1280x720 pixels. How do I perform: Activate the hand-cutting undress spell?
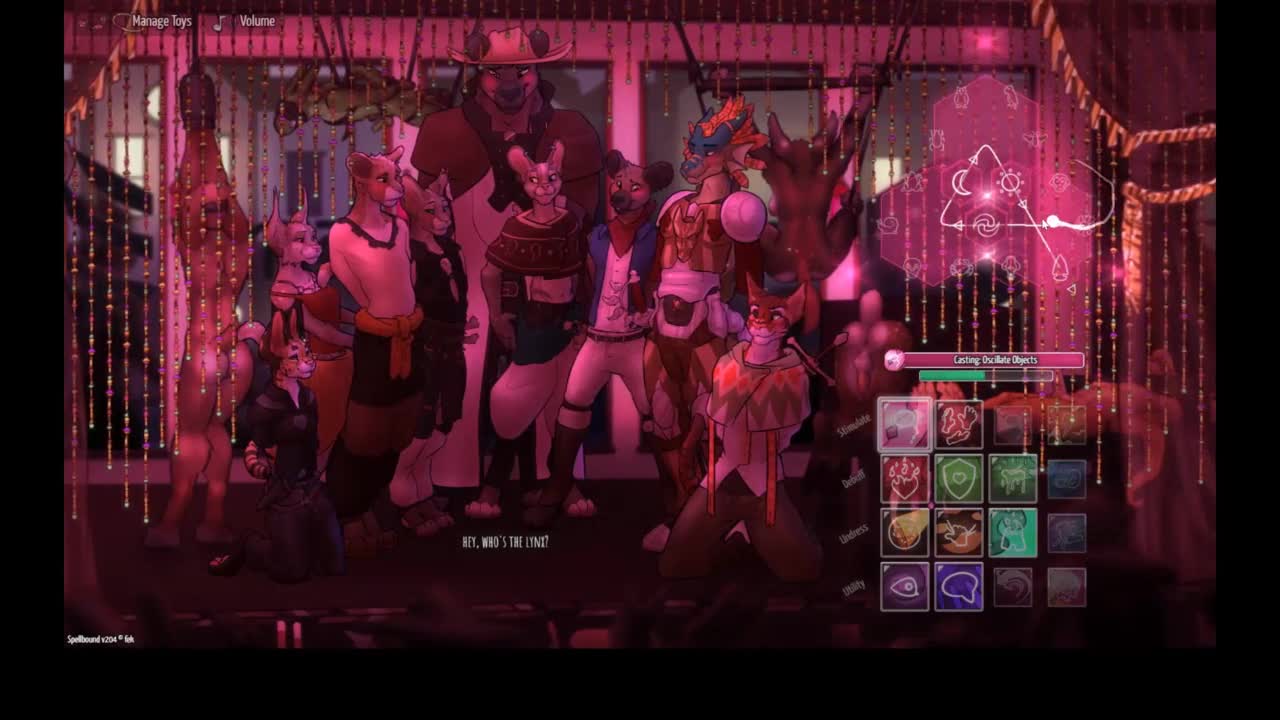click(x=959, y=533)
